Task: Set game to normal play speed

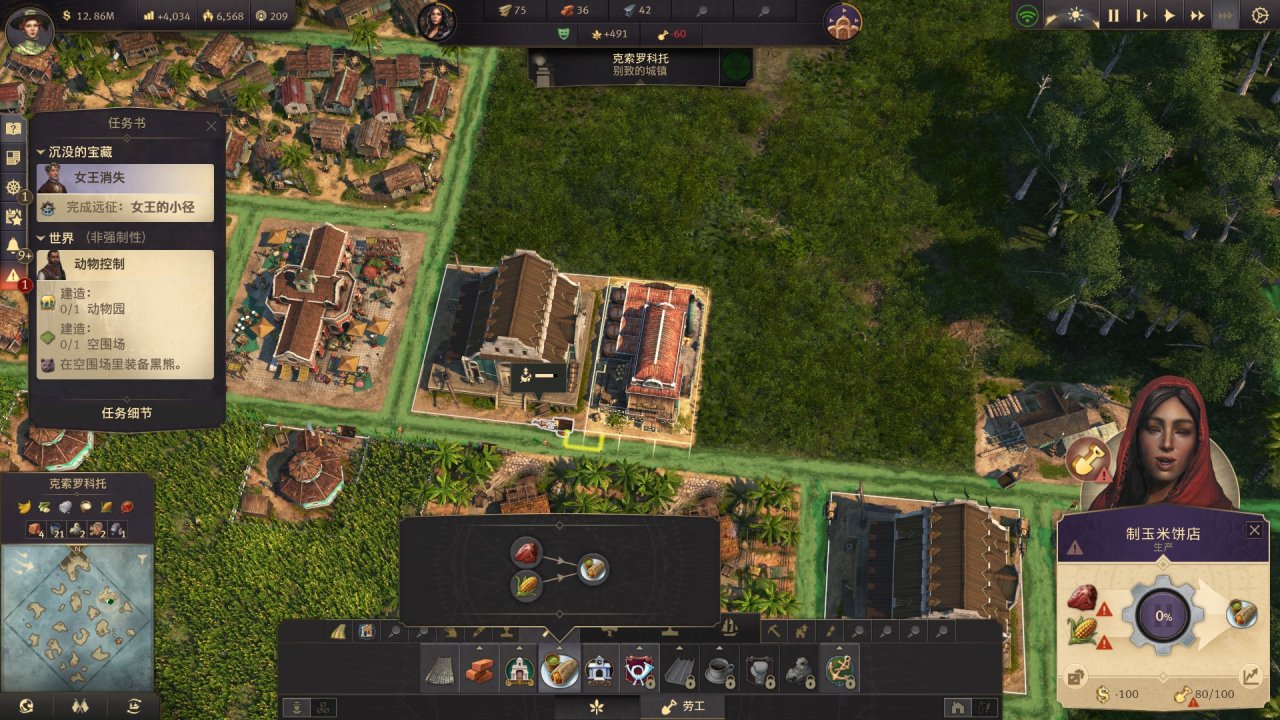Action: (x=1169, y=15)
